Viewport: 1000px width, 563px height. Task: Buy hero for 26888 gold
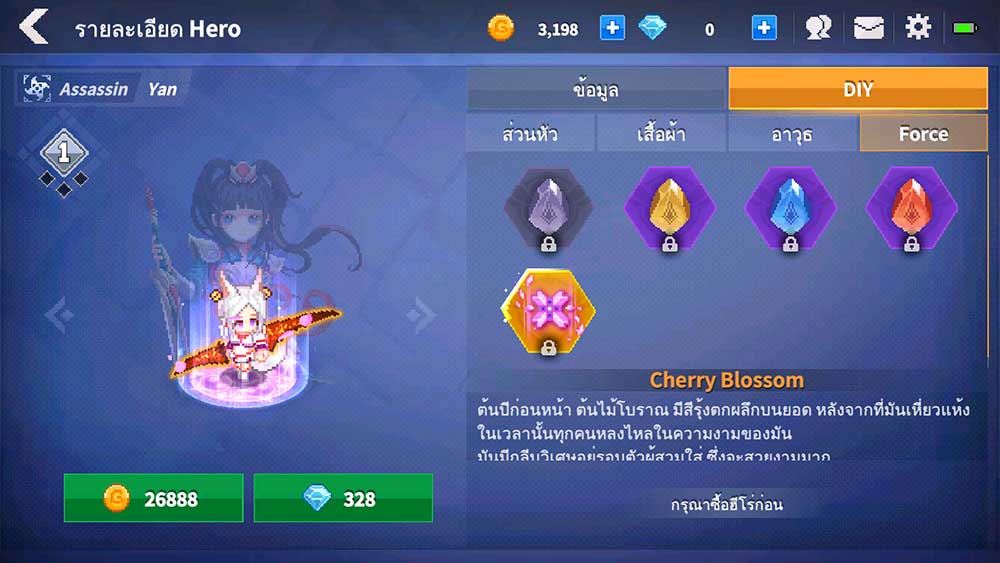[153, 498]
